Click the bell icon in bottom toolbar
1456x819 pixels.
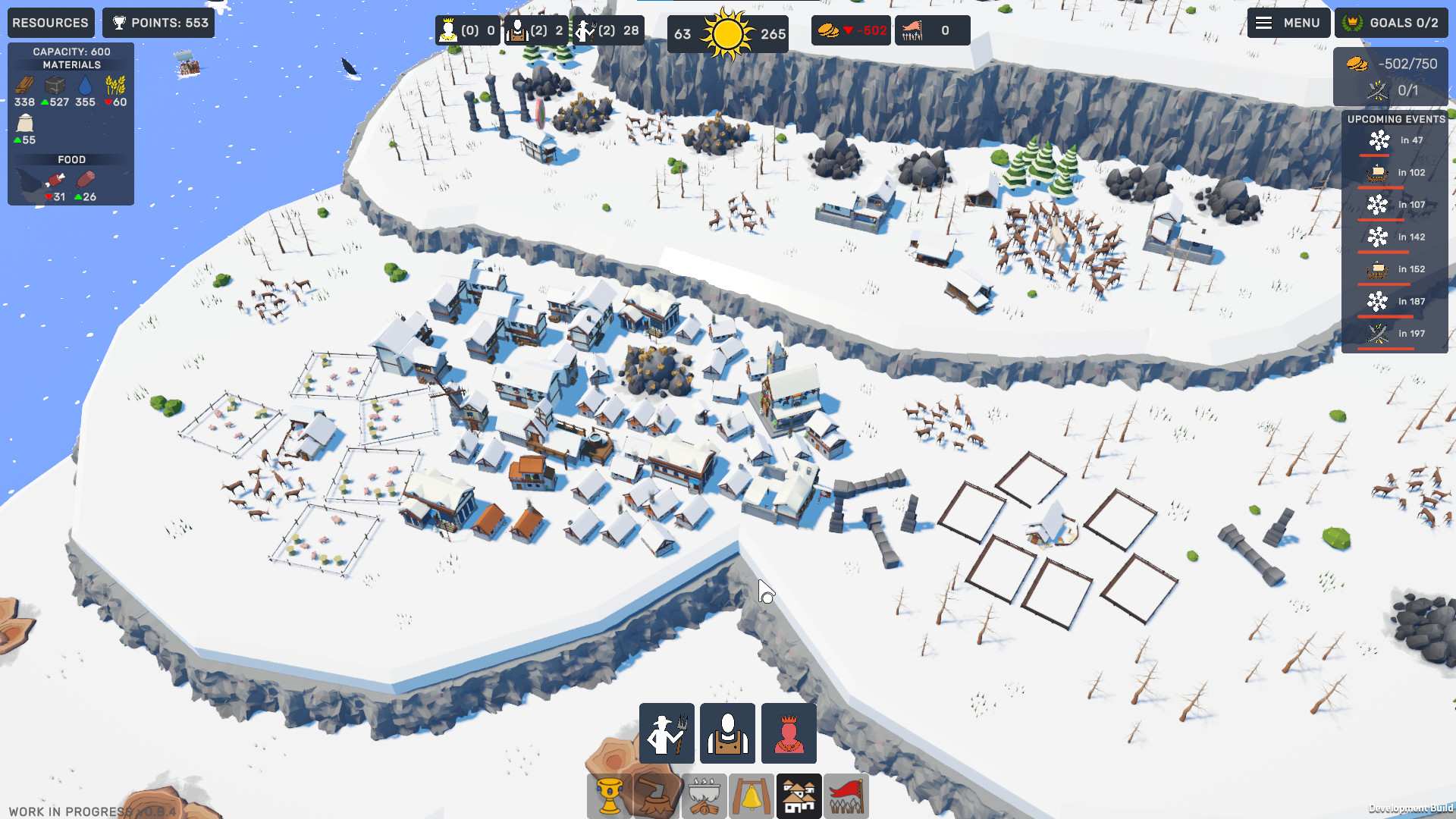[x=752, y=795]
